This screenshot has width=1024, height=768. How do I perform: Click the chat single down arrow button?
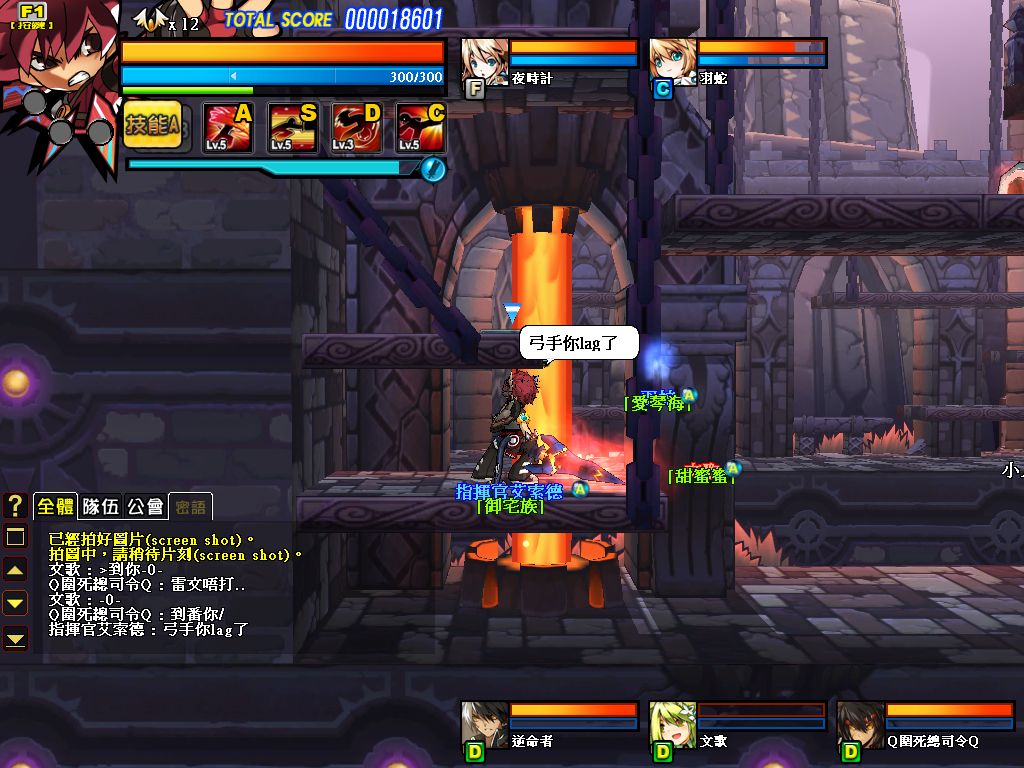click(x=15, y=603)
